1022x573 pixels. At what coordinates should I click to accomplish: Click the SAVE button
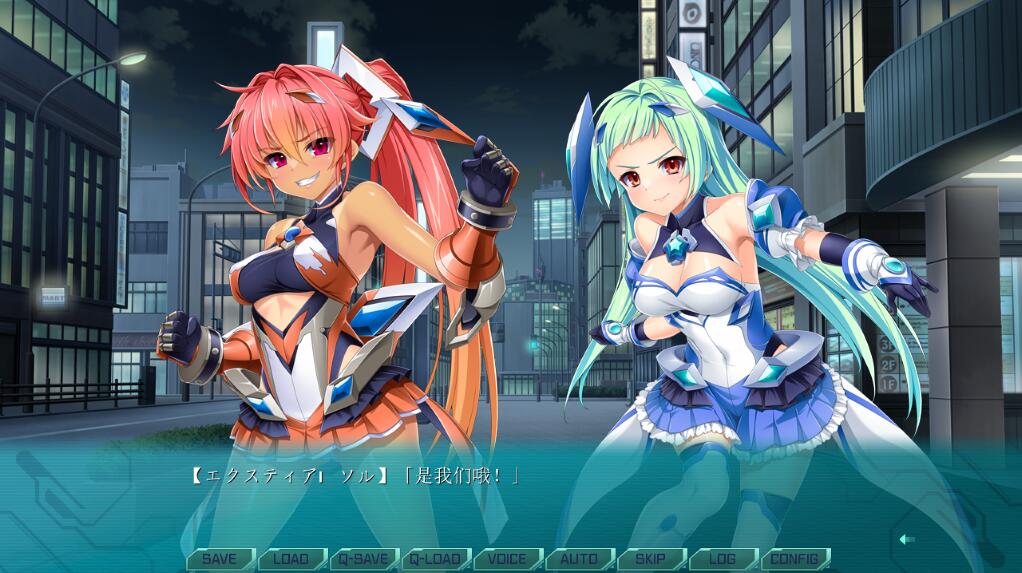[x=220, y=559]
